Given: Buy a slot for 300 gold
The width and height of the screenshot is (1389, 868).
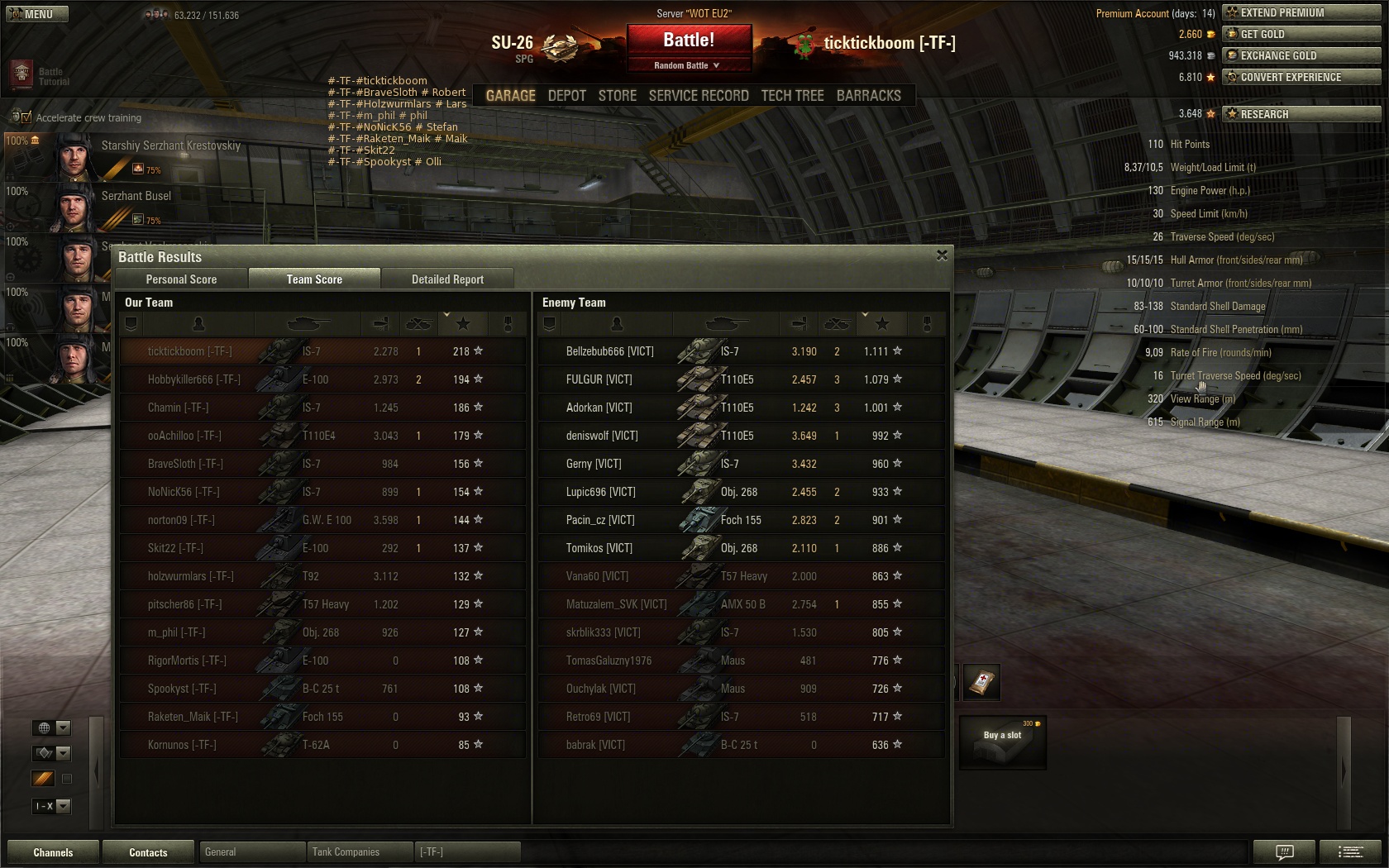Looking at the screenshot, I should click(1002, 742).
